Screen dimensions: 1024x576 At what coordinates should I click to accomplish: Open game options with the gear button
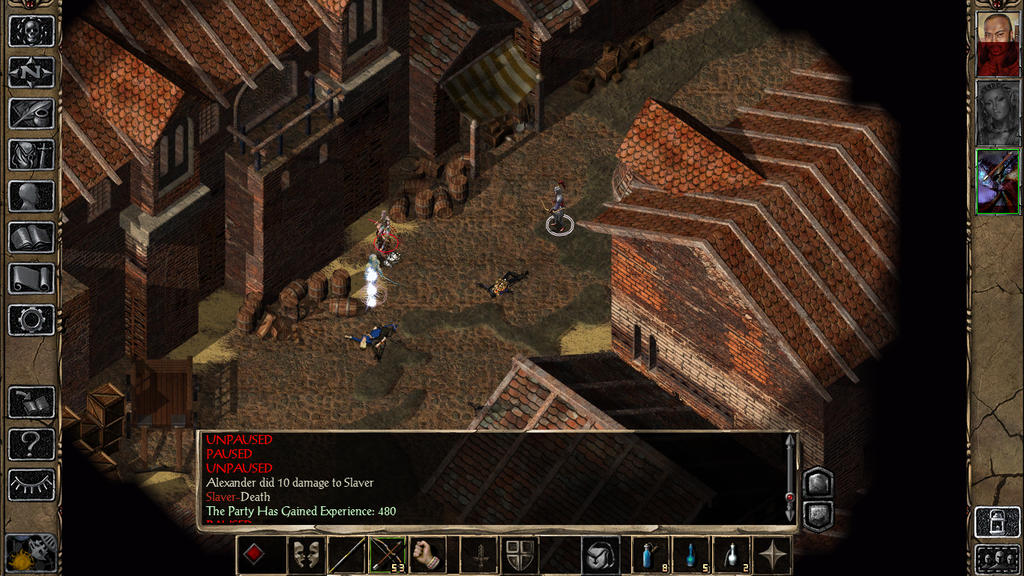point(31,320)
